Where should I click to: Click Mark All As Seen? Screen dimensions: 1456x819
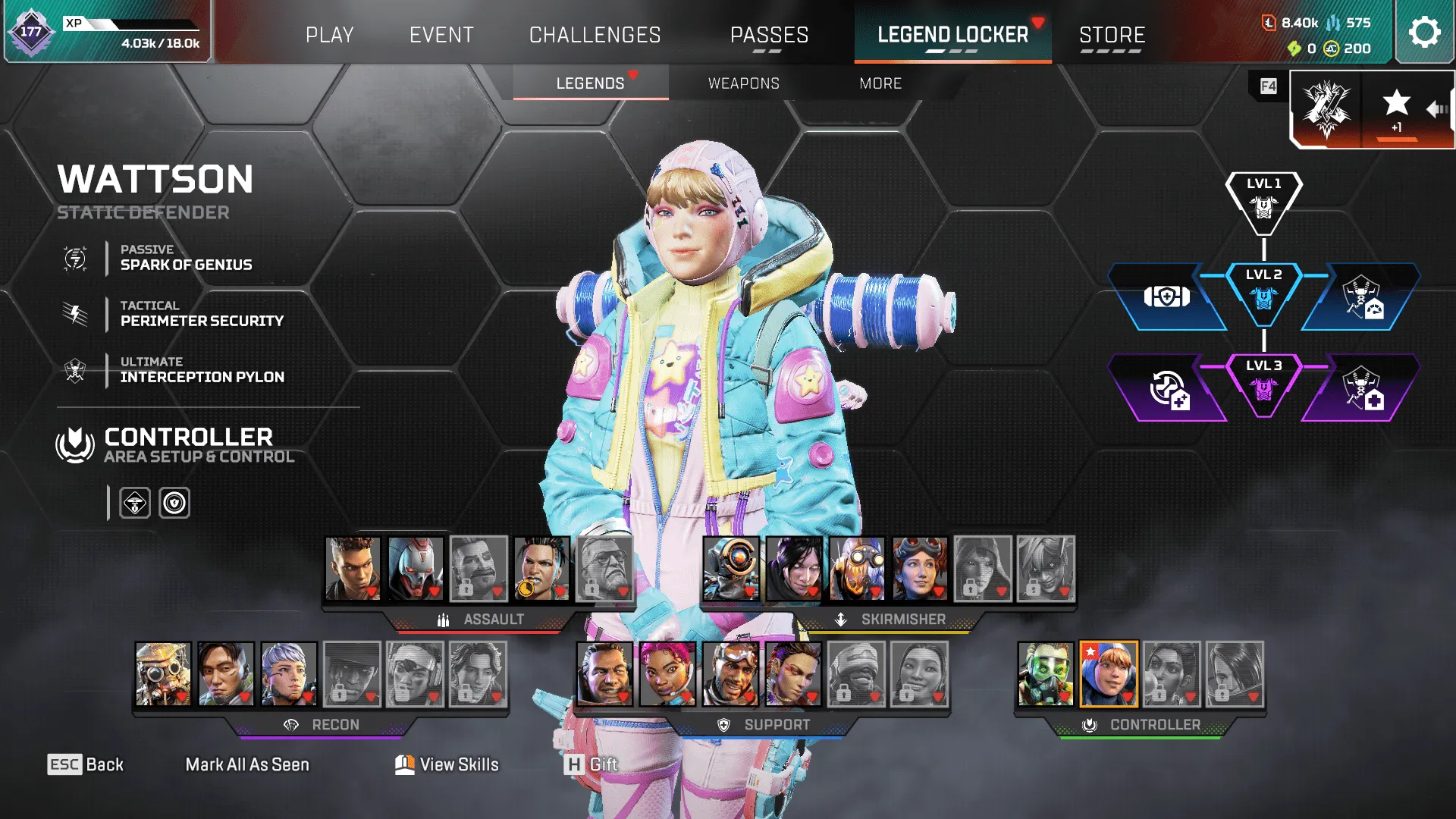point(247,764)
